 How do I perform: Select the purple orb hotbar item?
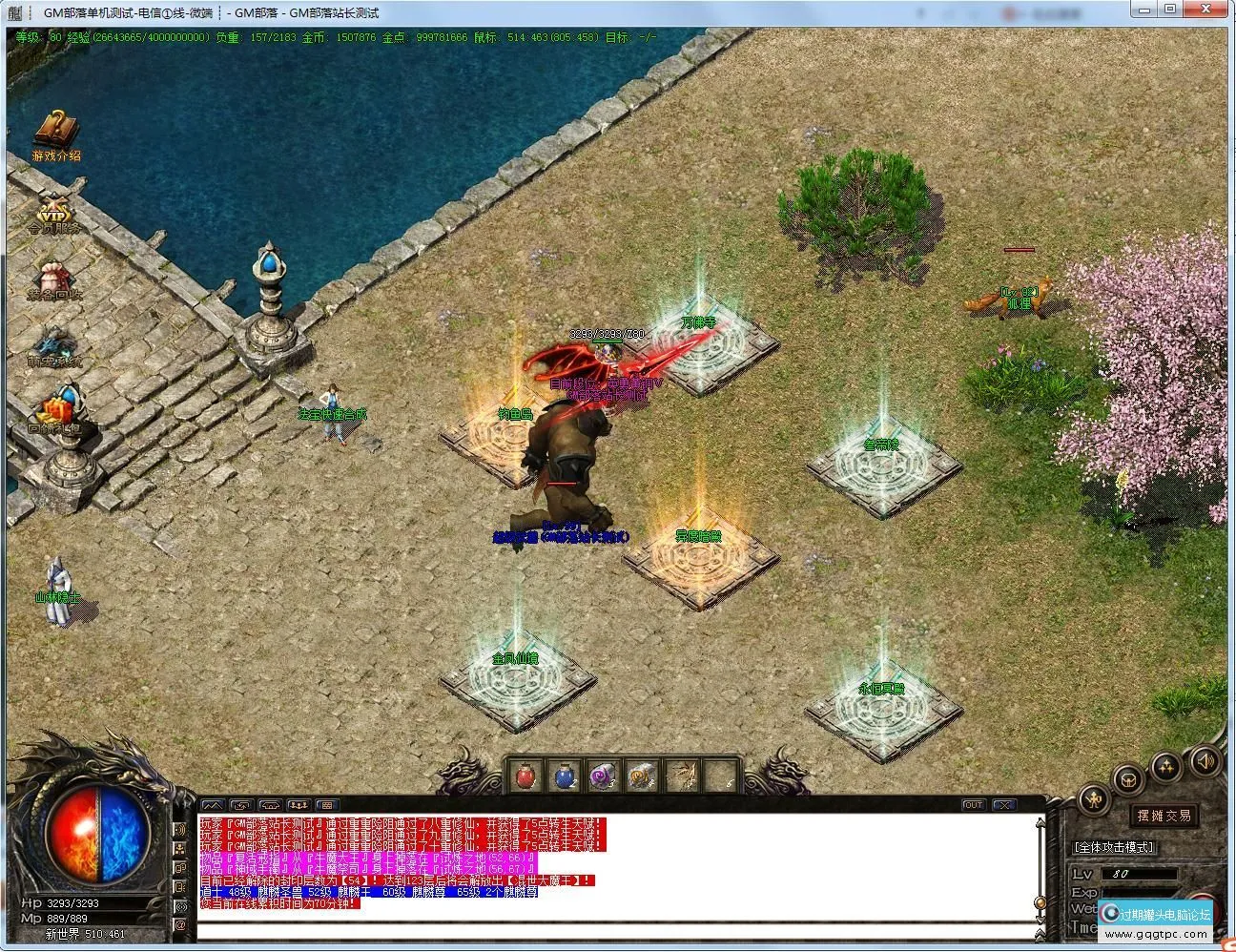point(603,776)
